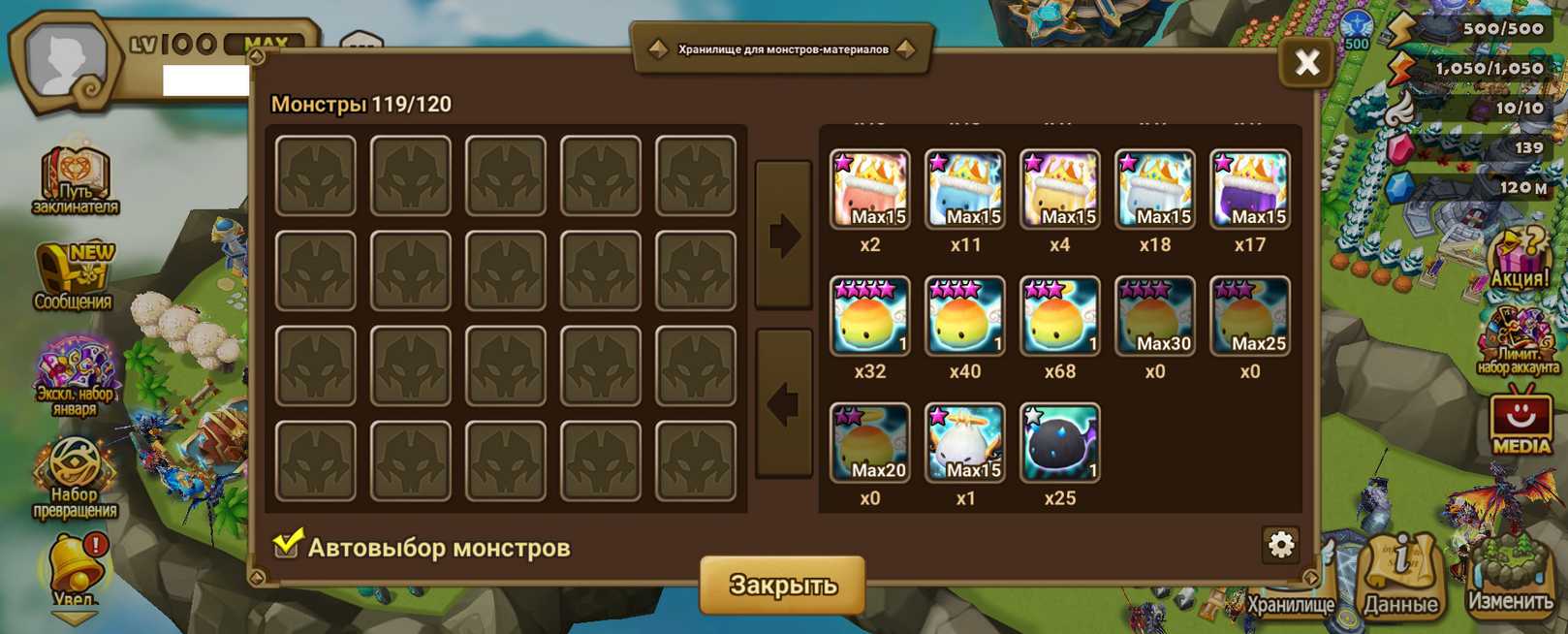Select the dark devilmon stack x25
The height and width of the screenshot is (634, 1568).
1059,443
